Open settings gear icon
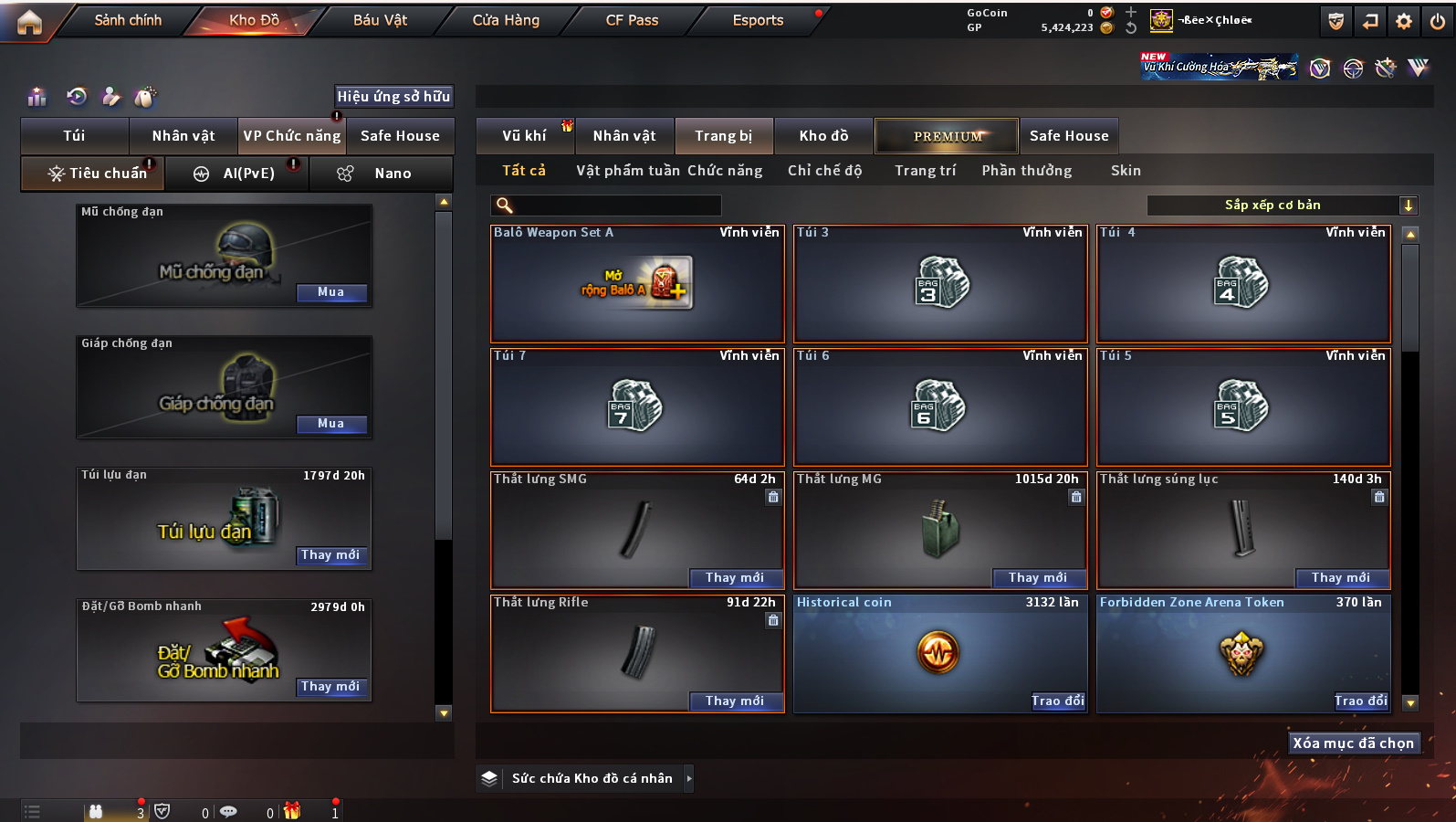Screen dimensions: 1456x822 (1403, 21)
